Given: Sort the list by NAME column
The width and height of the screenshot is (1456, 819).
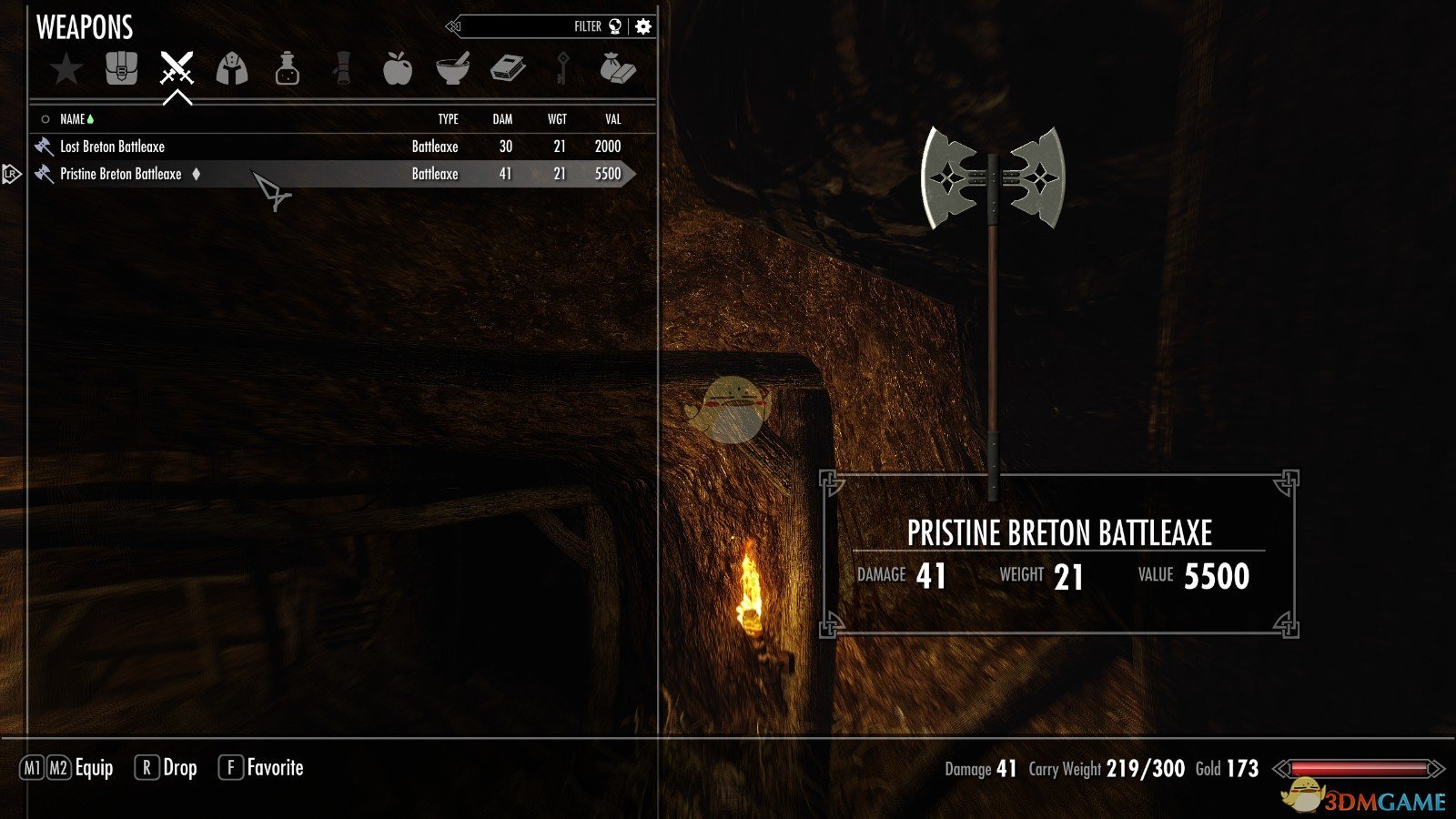Looking at the screenshot, I should pos(73,119).
